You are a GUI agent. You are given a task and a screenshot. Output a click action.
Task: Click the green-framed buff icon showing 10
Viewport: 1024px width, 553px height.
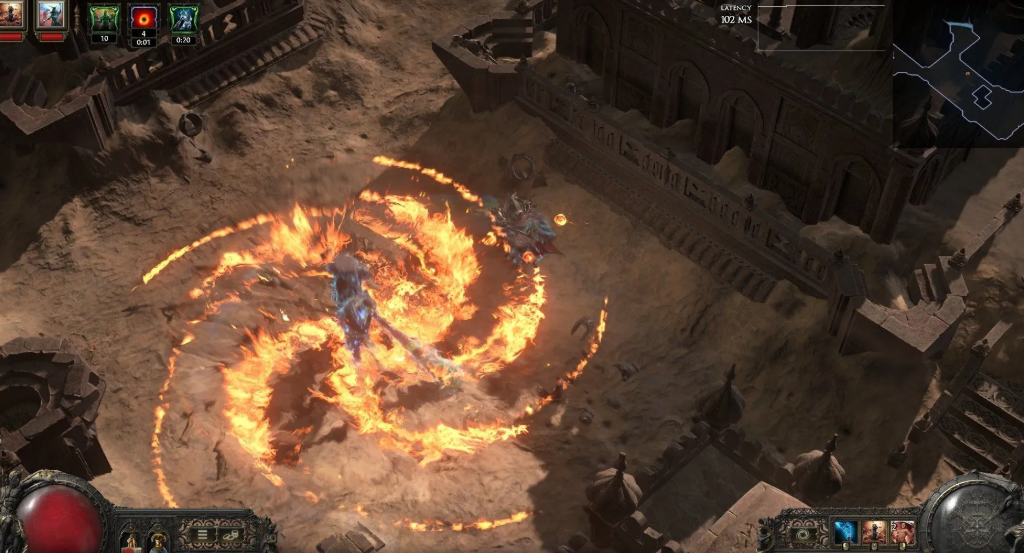click(104, 19)
